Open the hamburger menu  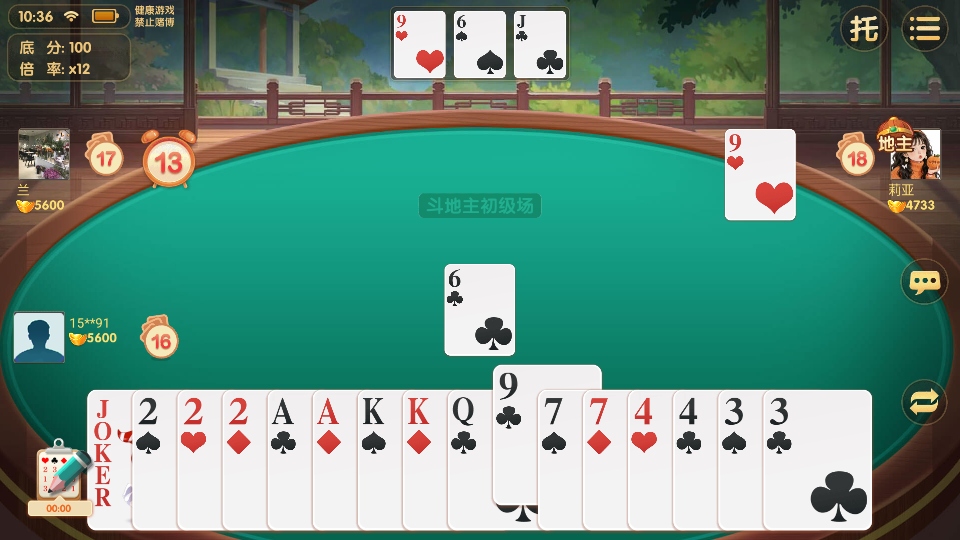click(925, 29)
